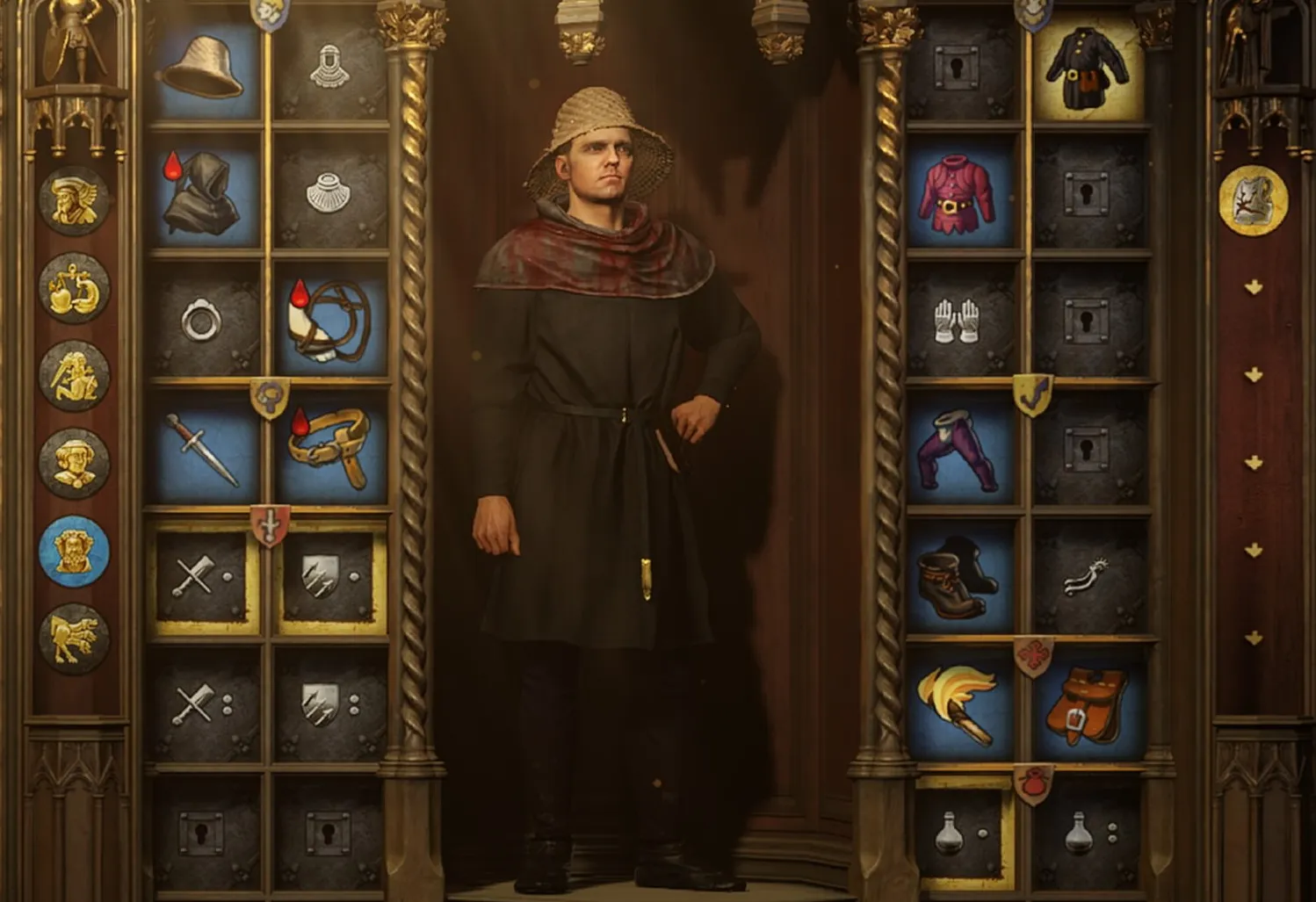Select the gold outfit preset medallion
The width and height of the screenshot is (1316, 902).
[x=1253, y=200]
